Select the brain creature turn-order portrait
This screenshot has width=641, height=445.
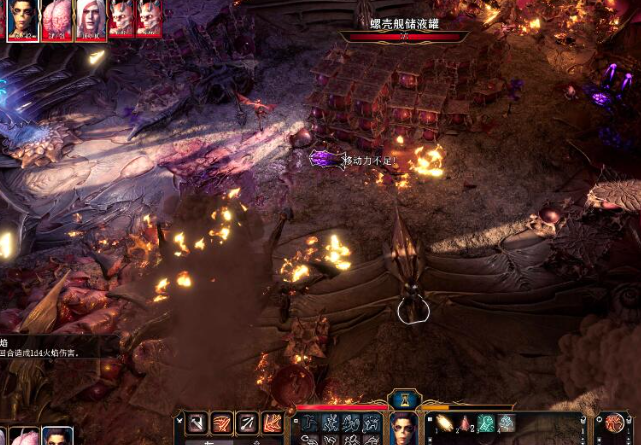pyautogui.click(x=57, y=19)
